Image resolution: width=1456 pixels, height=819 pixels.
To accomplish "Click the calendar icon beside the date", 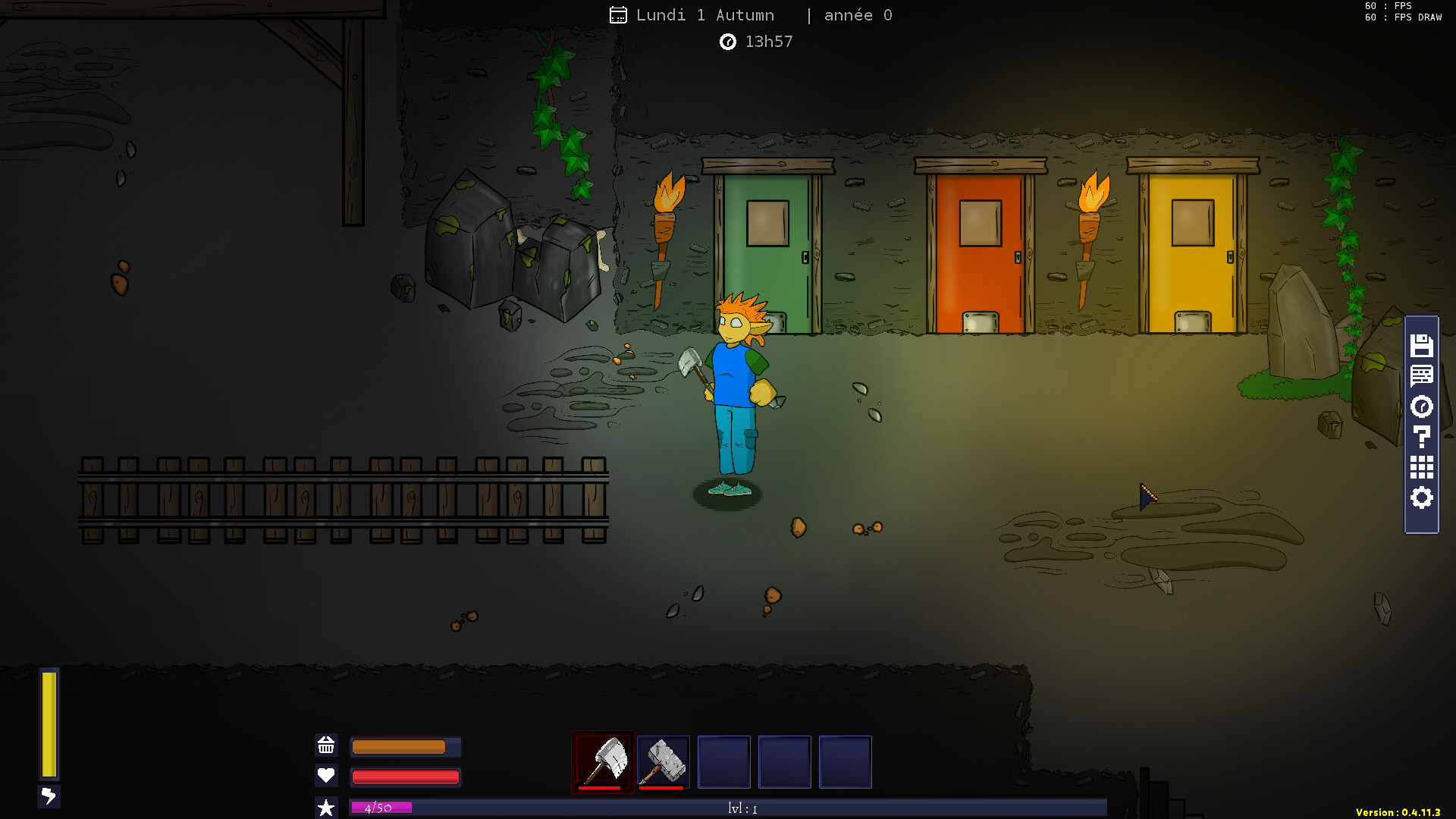I will (619, 14).
